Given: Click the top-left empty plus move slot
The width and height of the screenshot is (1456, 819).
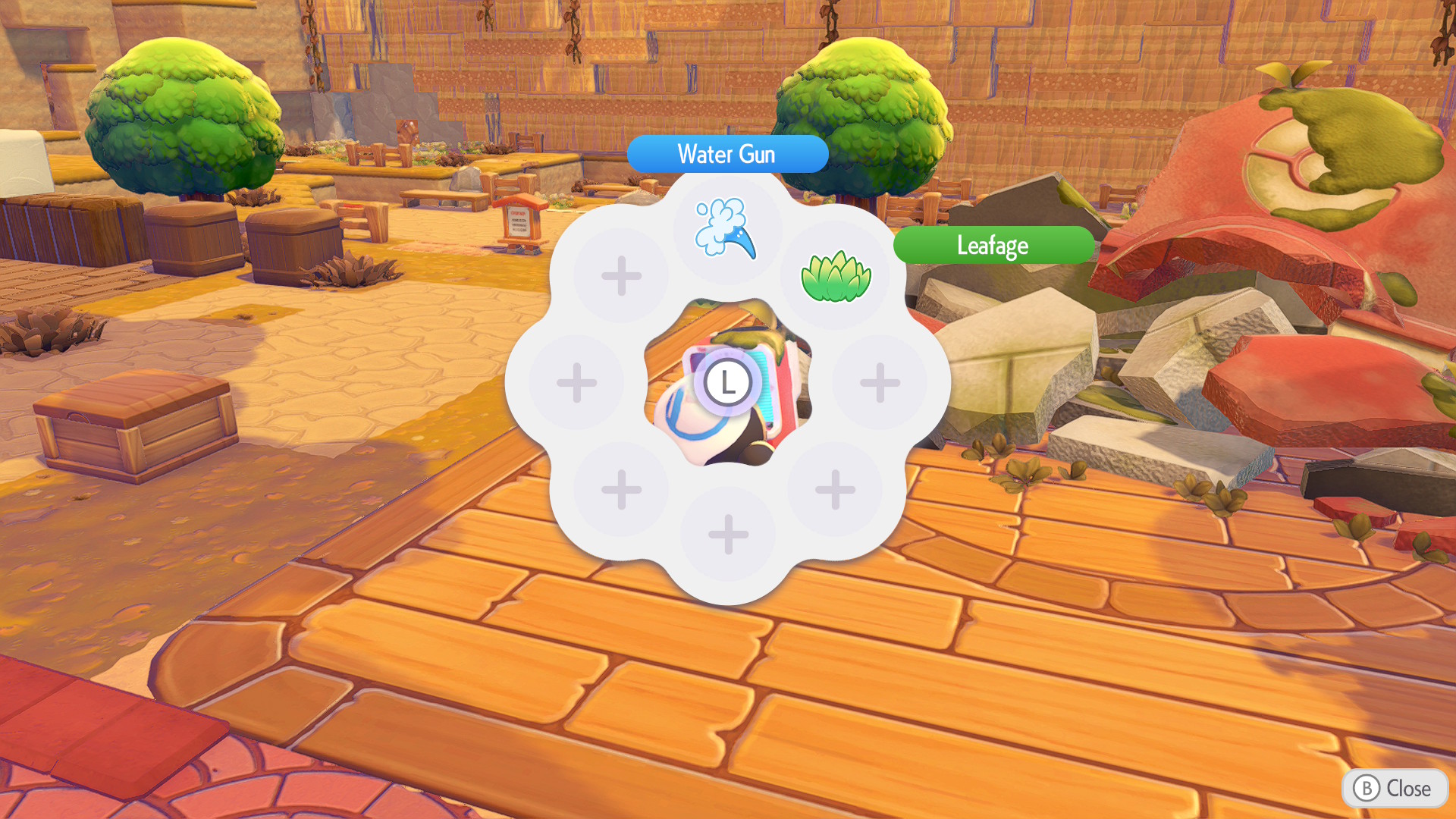Looking at the screenshot, I should pos(620,275).
